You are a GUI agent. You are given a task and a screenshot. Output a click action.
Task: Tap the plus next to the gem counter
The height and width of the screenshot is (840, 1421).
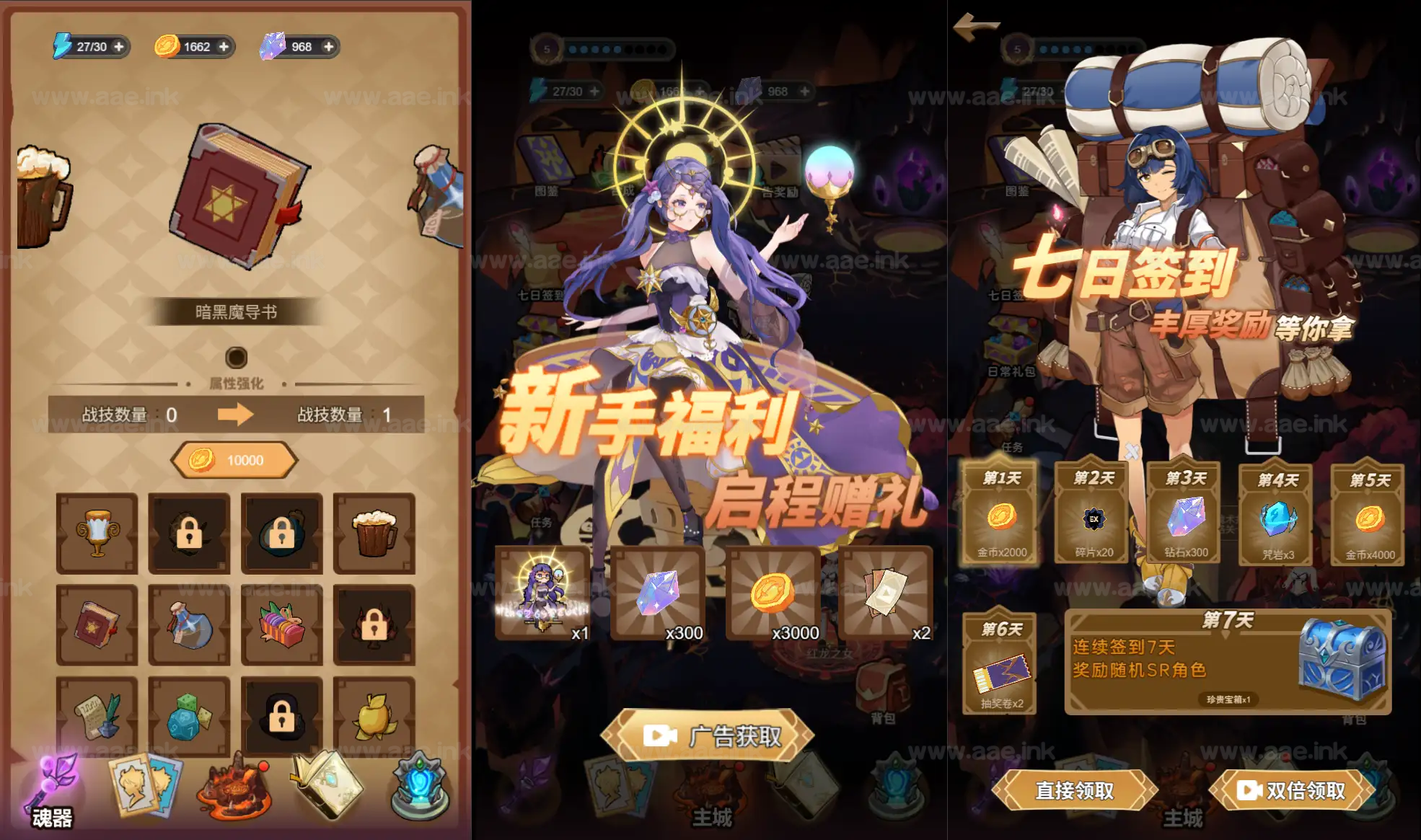pos(329,47)
